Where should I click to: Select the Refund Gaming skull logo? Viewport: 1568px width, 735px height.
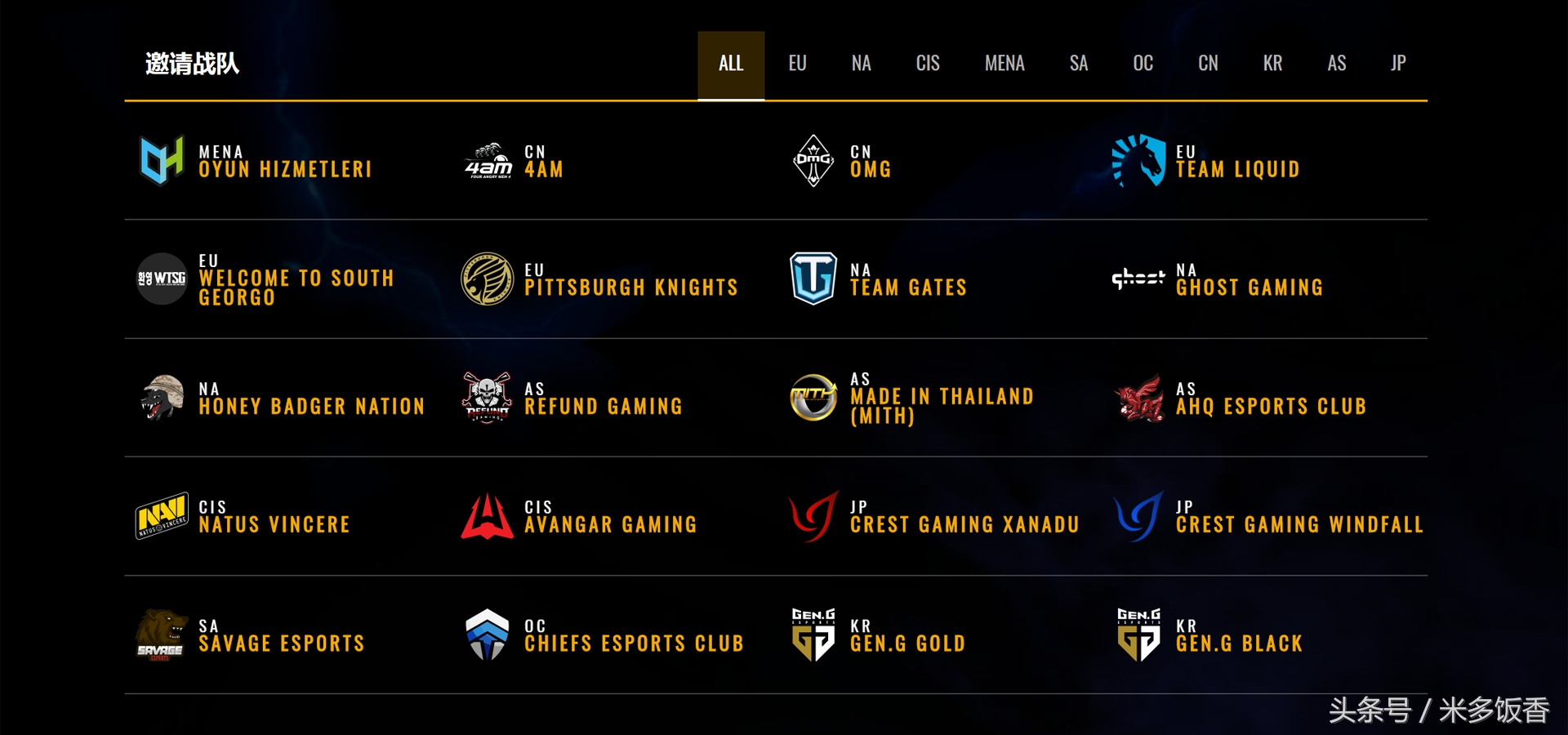pyautogui.click(x=485, y=398)
